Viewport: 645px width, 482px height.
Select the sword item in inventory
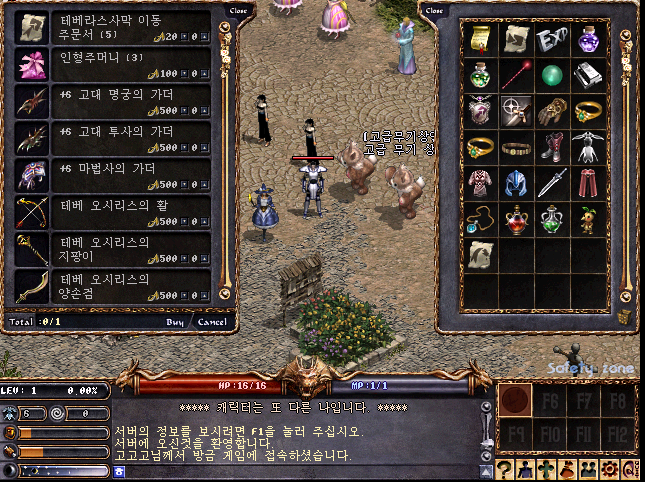[x=551, y=184]
